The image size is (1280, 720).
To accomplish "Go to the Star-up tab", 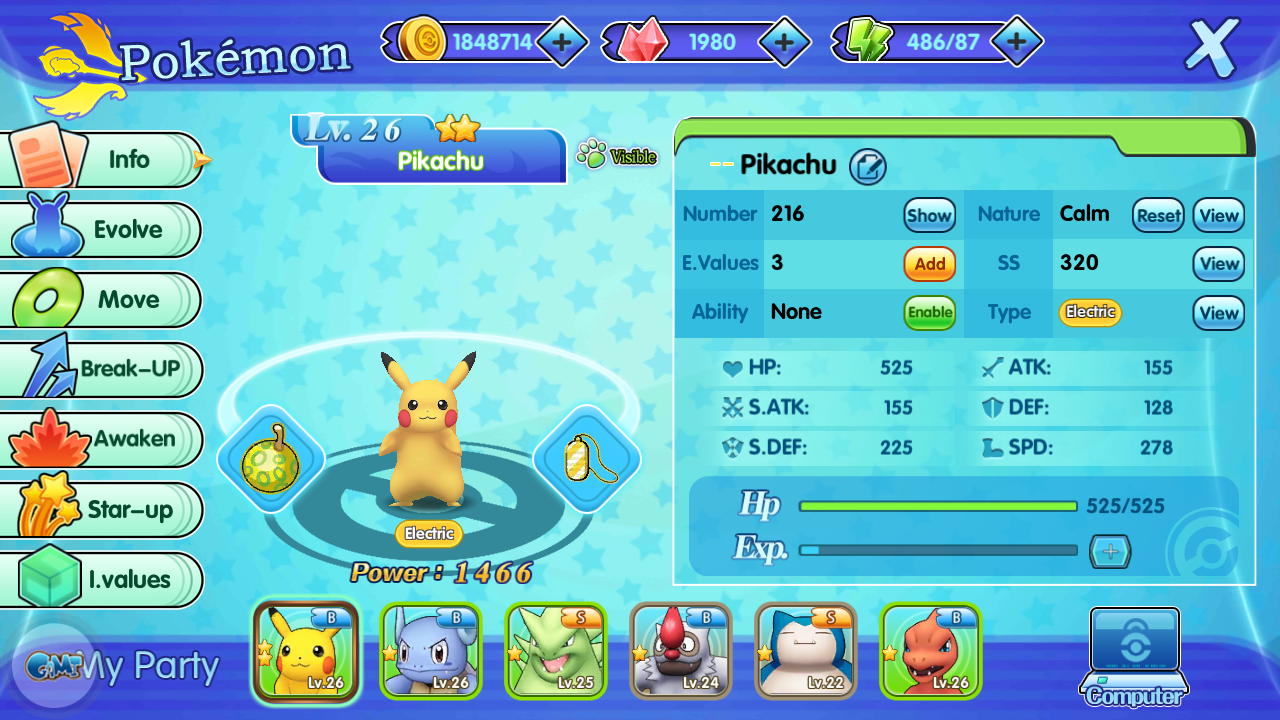I will click(x=104, y=510).
